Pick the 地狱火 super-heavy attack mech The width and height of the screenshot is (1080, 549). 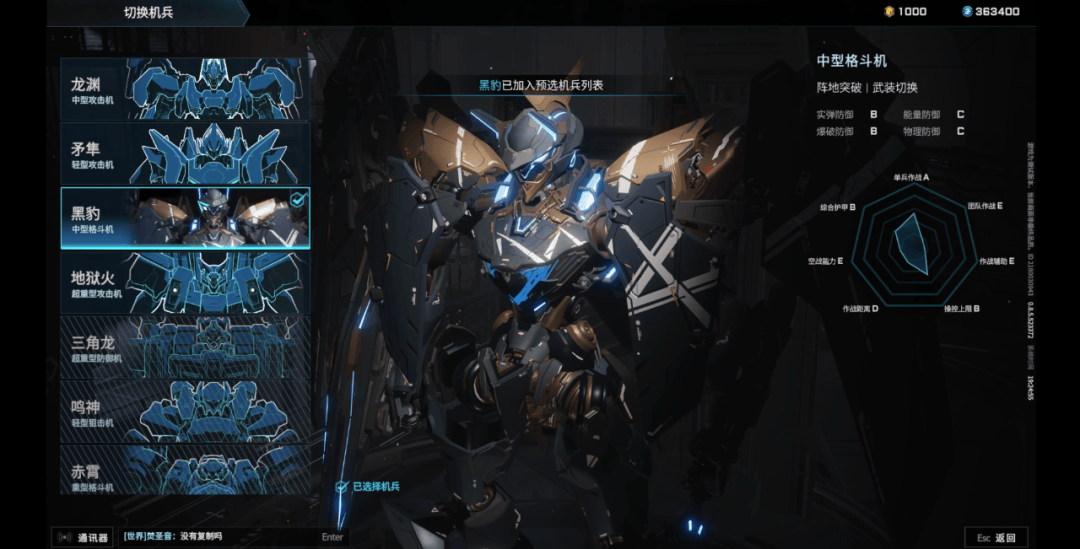[x=185, y=281]
